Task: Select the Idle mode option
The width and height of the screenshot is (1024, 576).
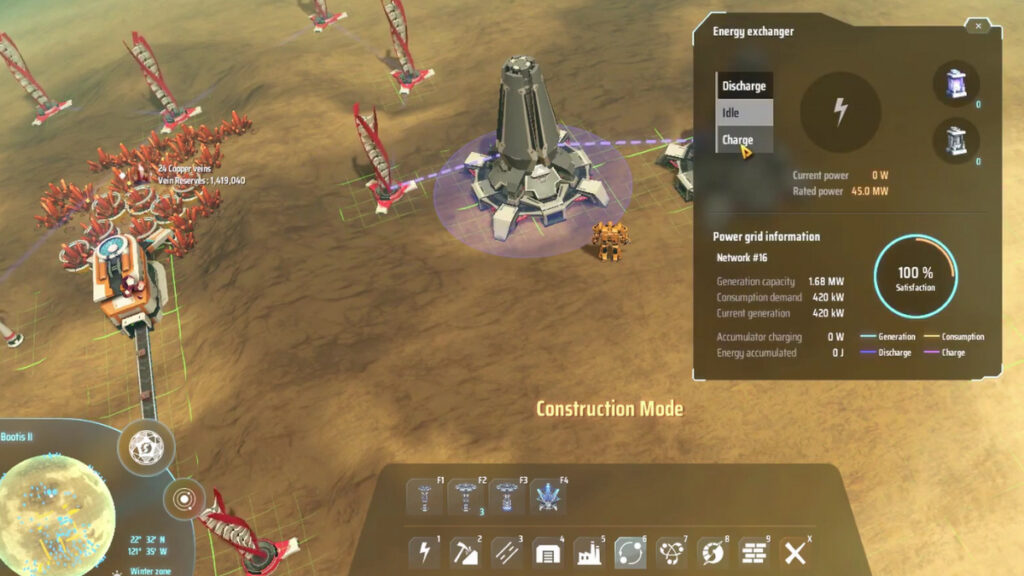Action: click(743, 113)
